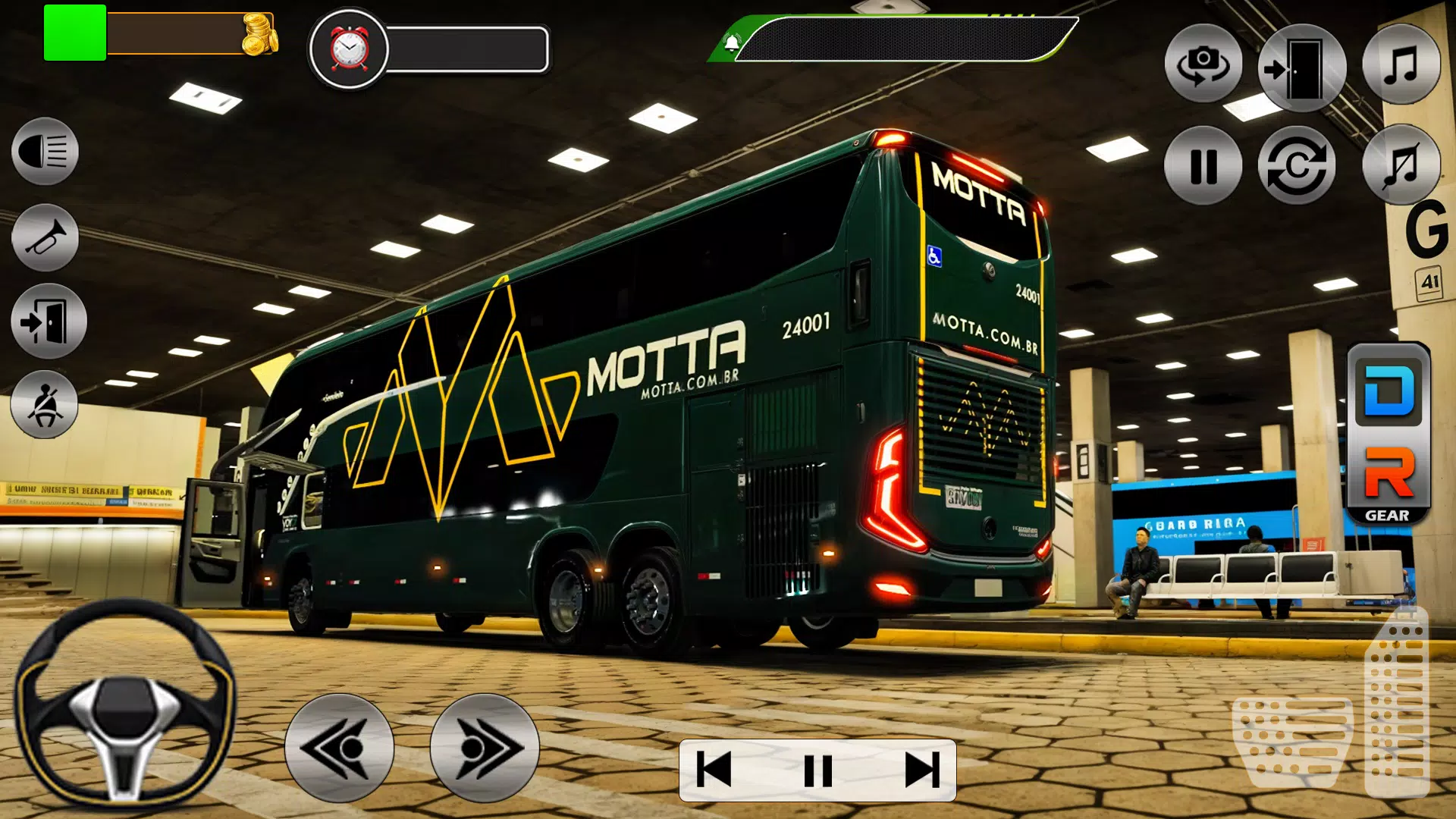Select the camera view switch icon

tap(1203, 64)
